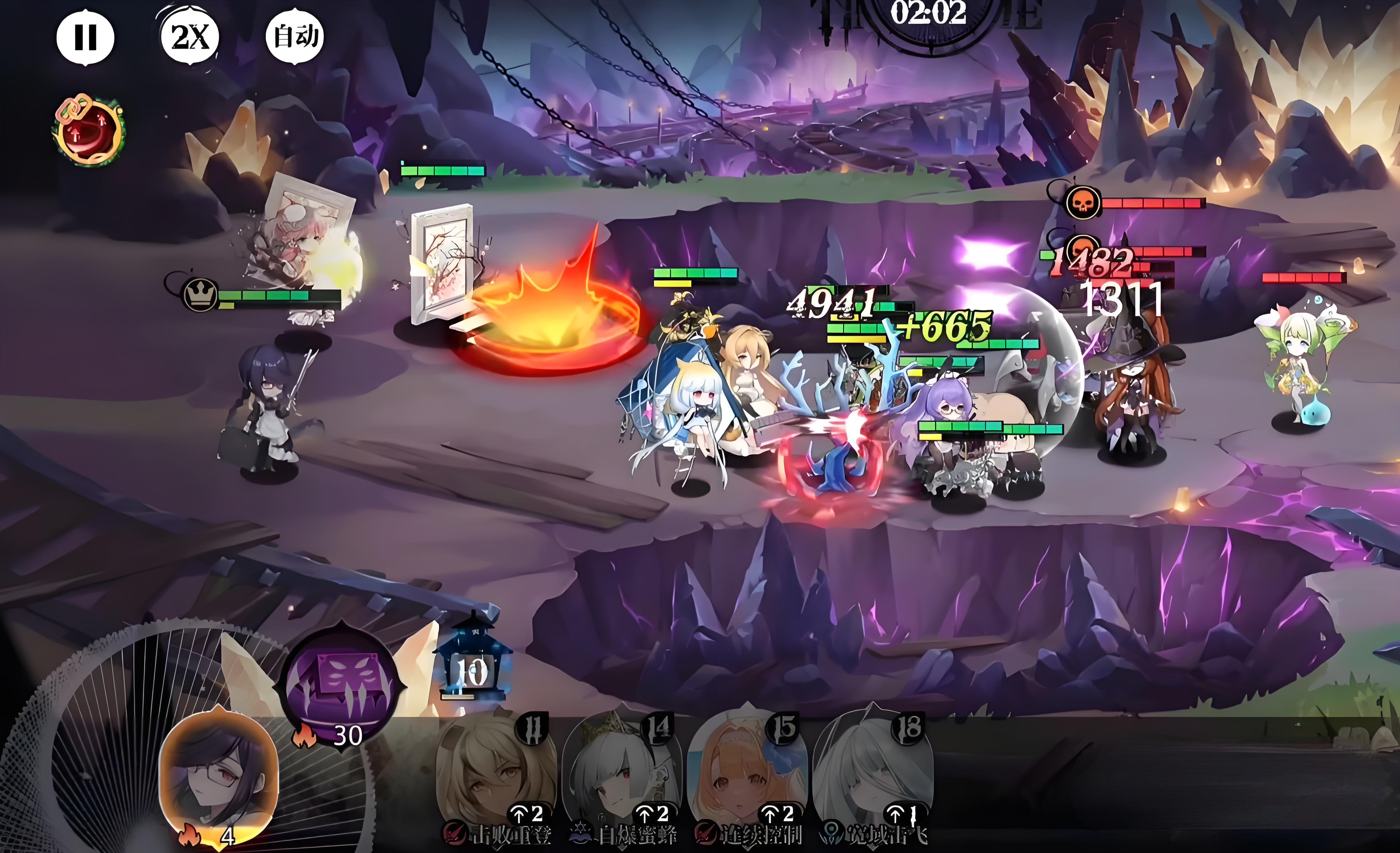Enable auto battle mode (自动)
The width and height of the screenshot is (1400, 853).
pos(295,37)
